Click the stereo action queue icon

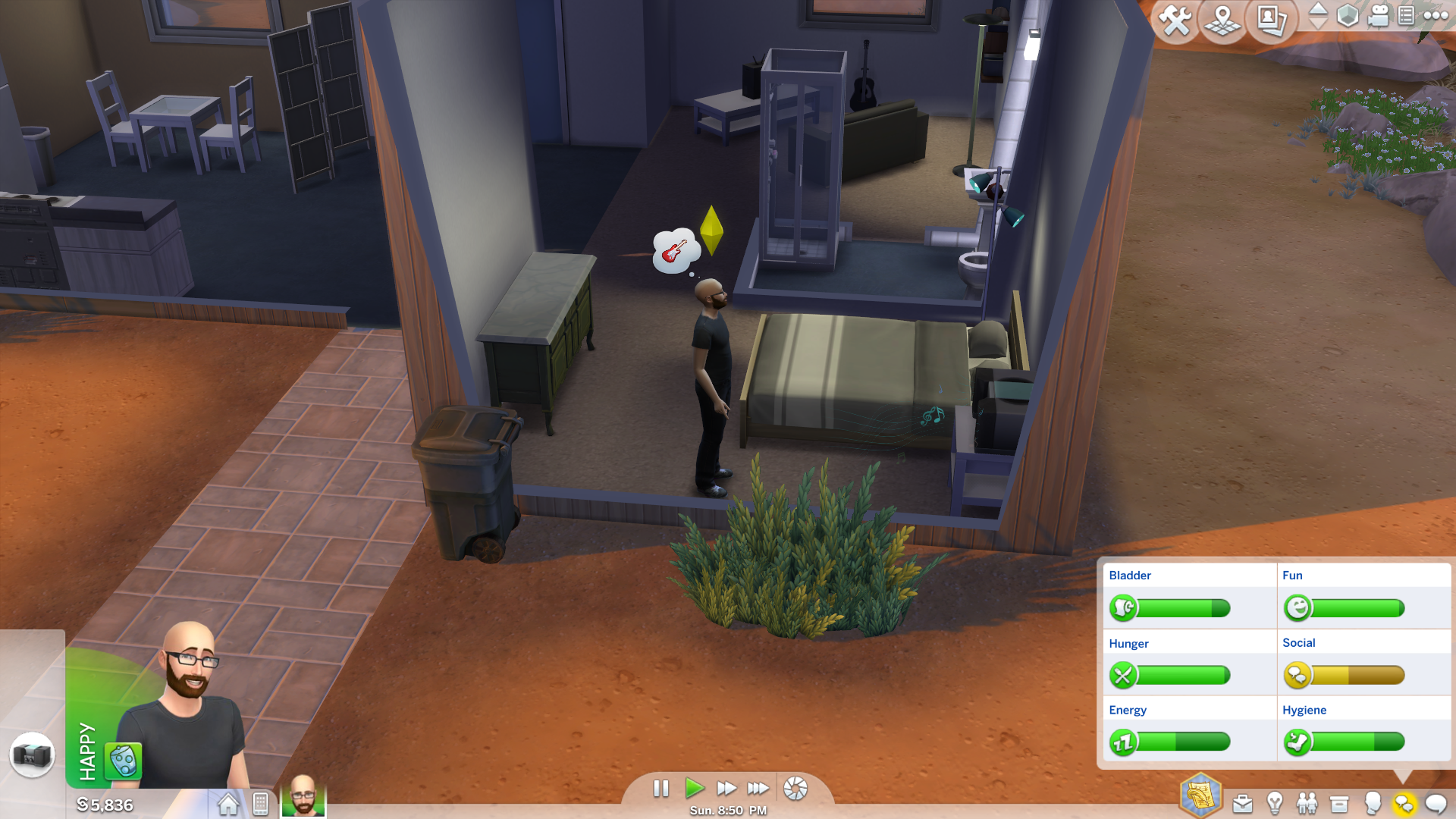[x=32, y=755]
